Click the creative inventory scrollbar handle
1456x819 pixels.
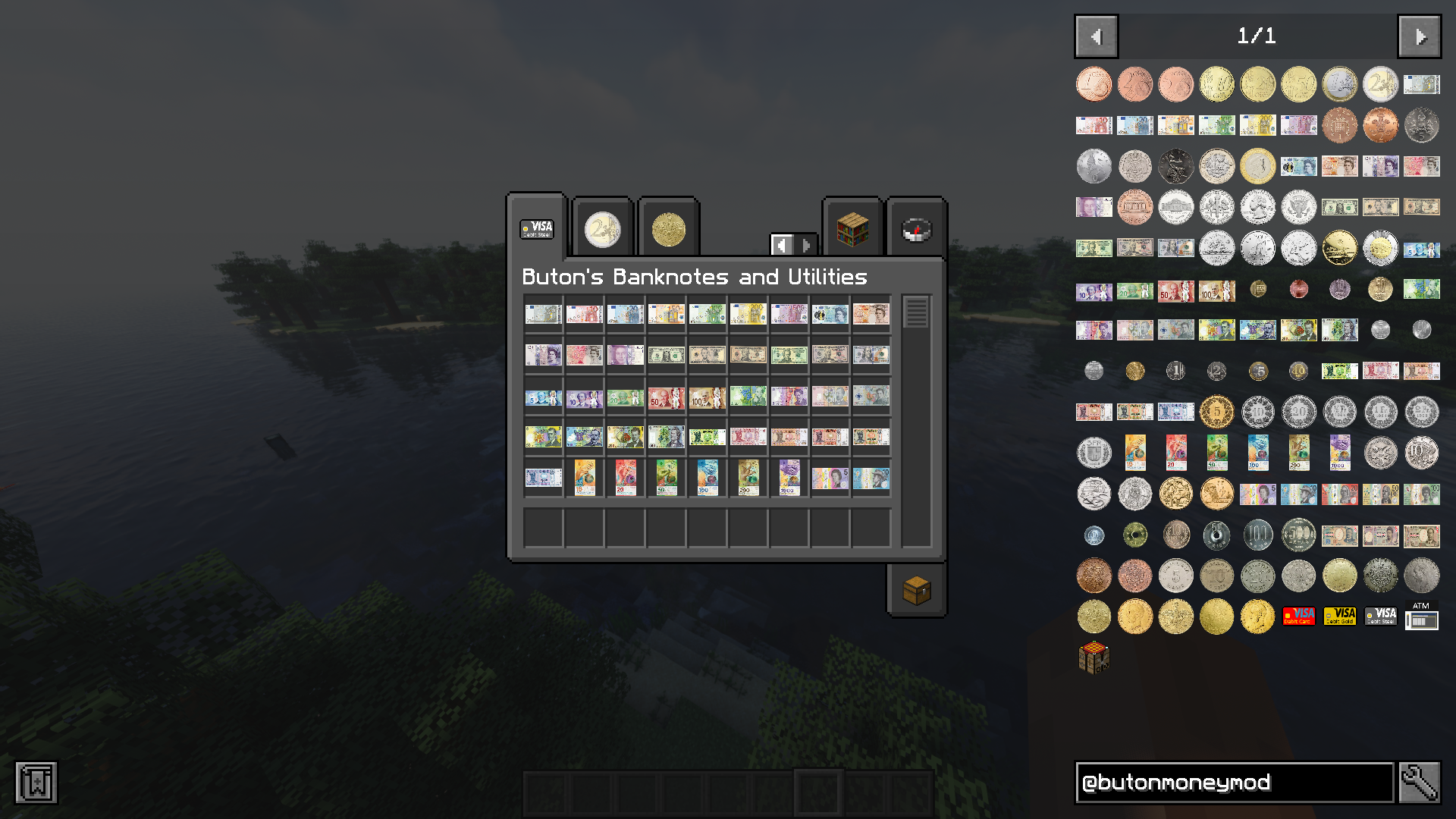coord(916,312)
